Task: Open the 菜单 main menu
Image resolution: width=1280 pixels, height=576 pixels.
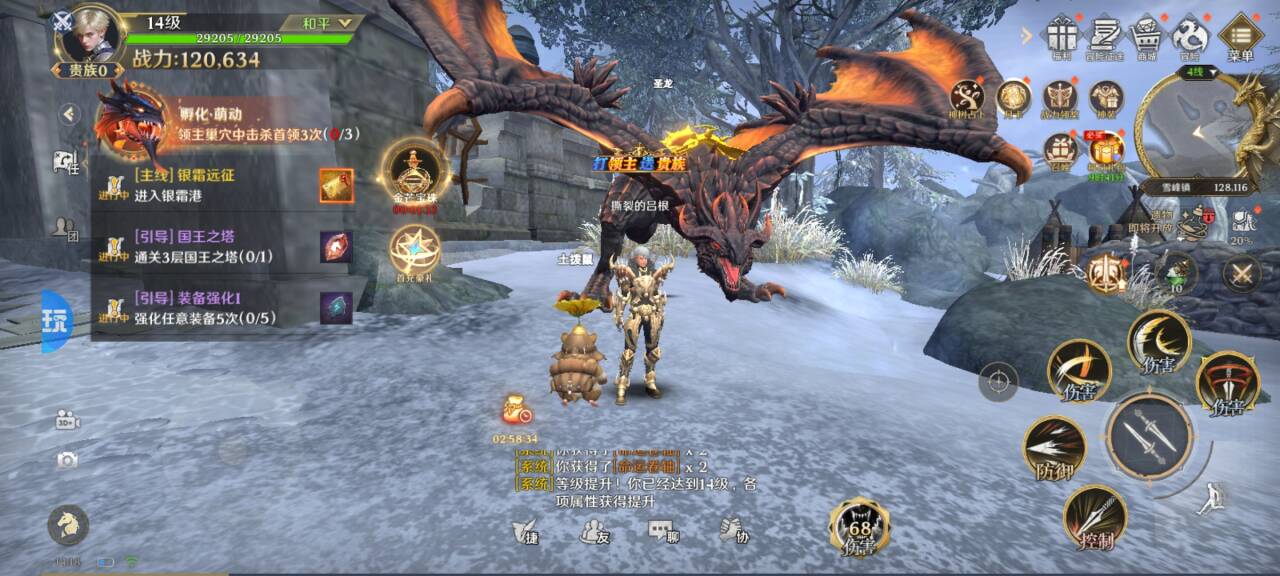Action: (x=1241, y=37)
